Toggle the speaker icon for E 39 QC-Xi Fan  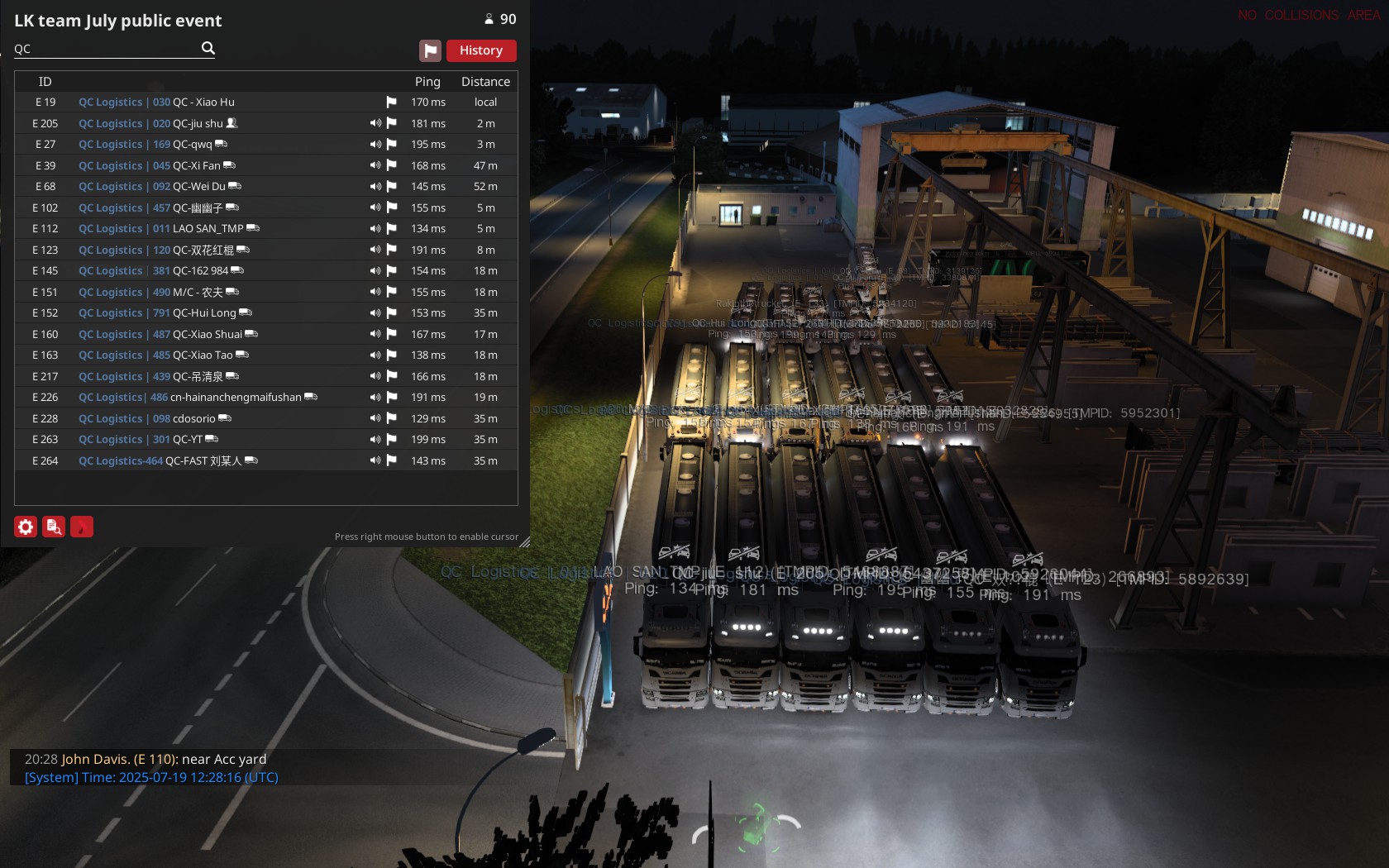point(375,165)
